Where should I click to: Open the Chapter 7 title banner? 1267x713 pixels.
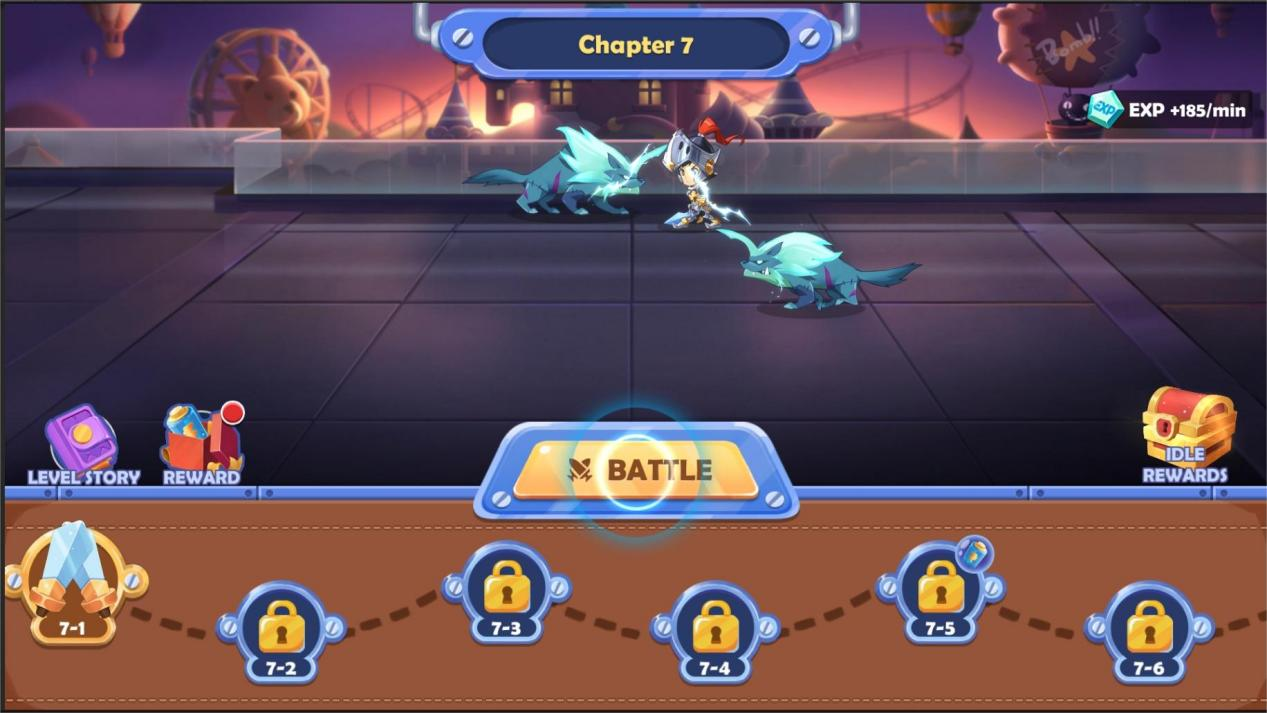tap(636, 45)
